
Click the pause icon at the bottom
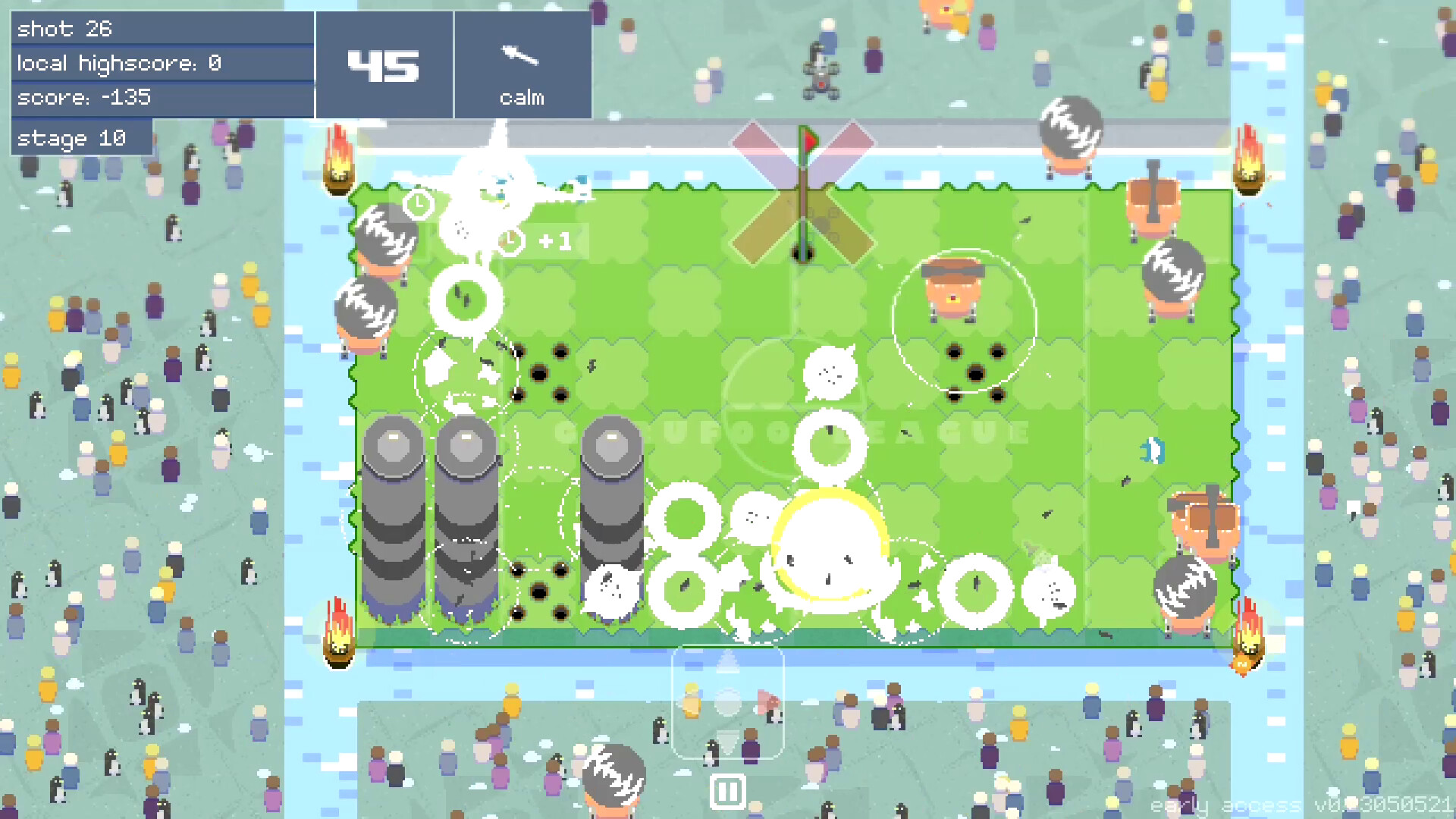point(726,790)
